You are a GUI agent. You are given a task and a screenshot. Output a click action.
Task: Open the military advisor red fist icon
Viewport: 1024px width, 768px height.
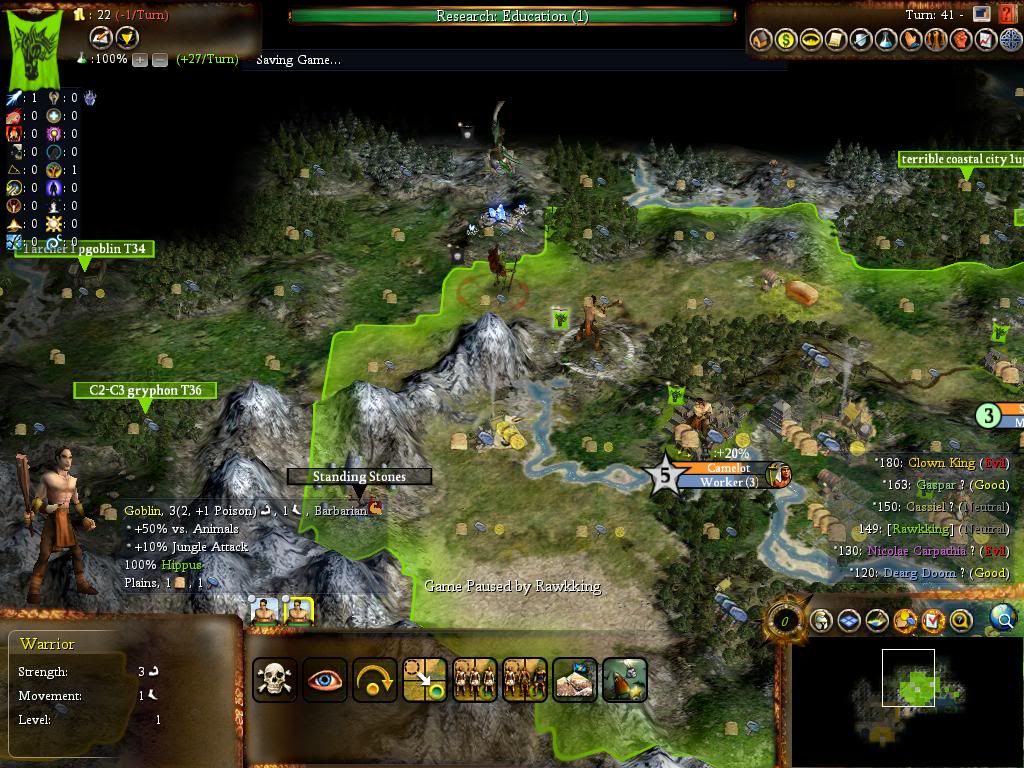click(961, 40)
